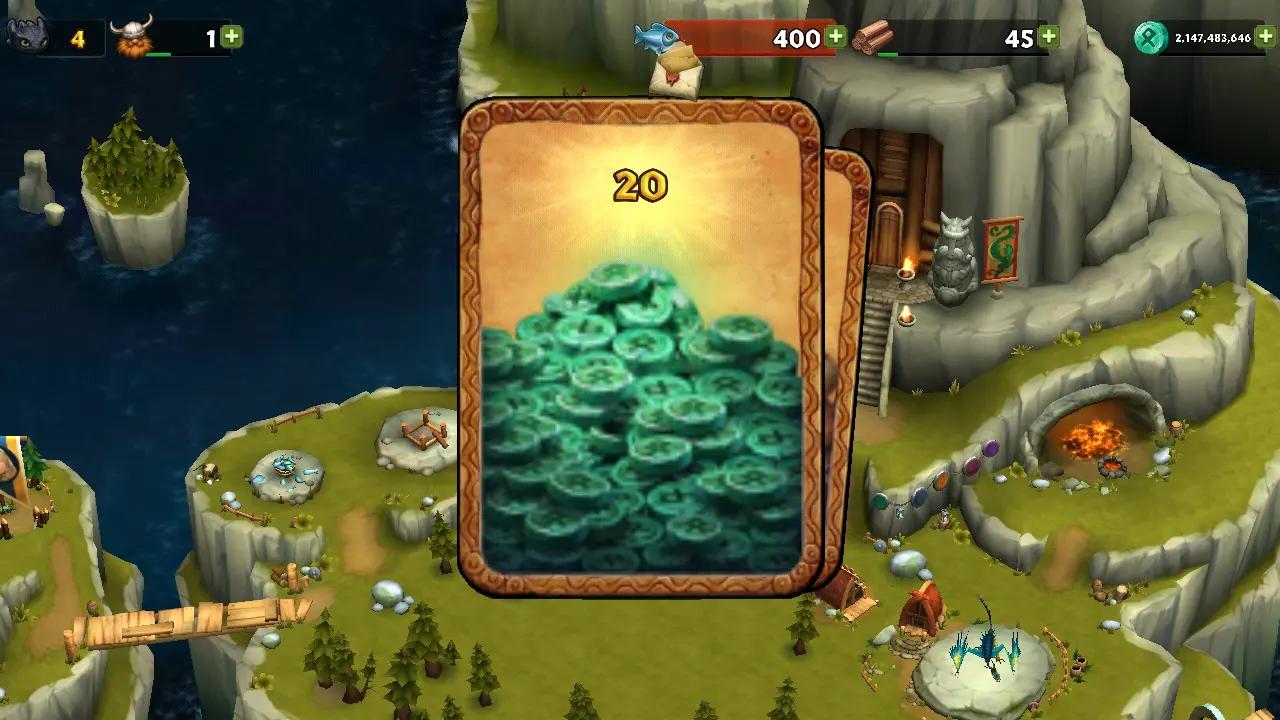Image resolution: width=1280 pixels, height=720 pixels.
Task: Open the fiery hatchery cave
Action: pyautogui.click(x=1095, y=440)
